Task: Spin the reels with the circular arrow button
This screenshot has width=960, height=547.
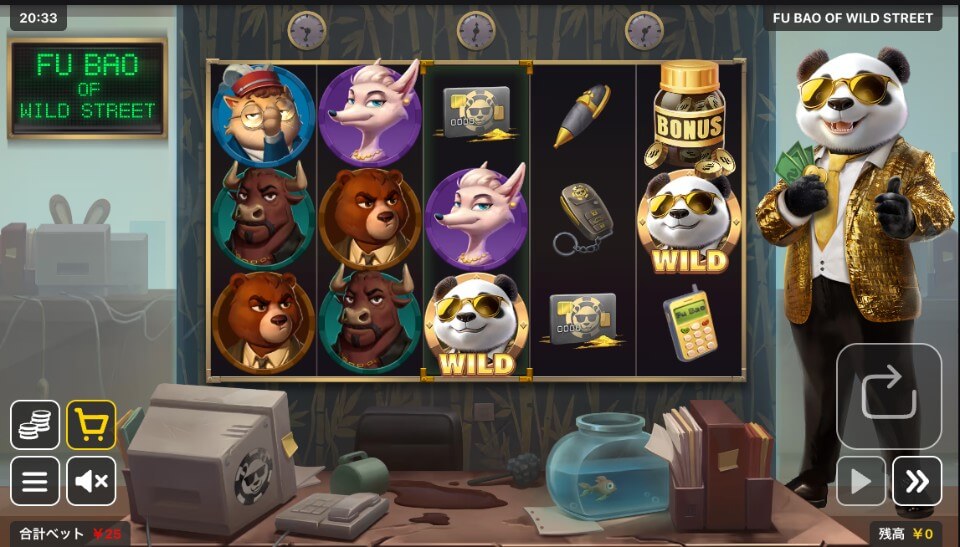Action: (889, 396)
